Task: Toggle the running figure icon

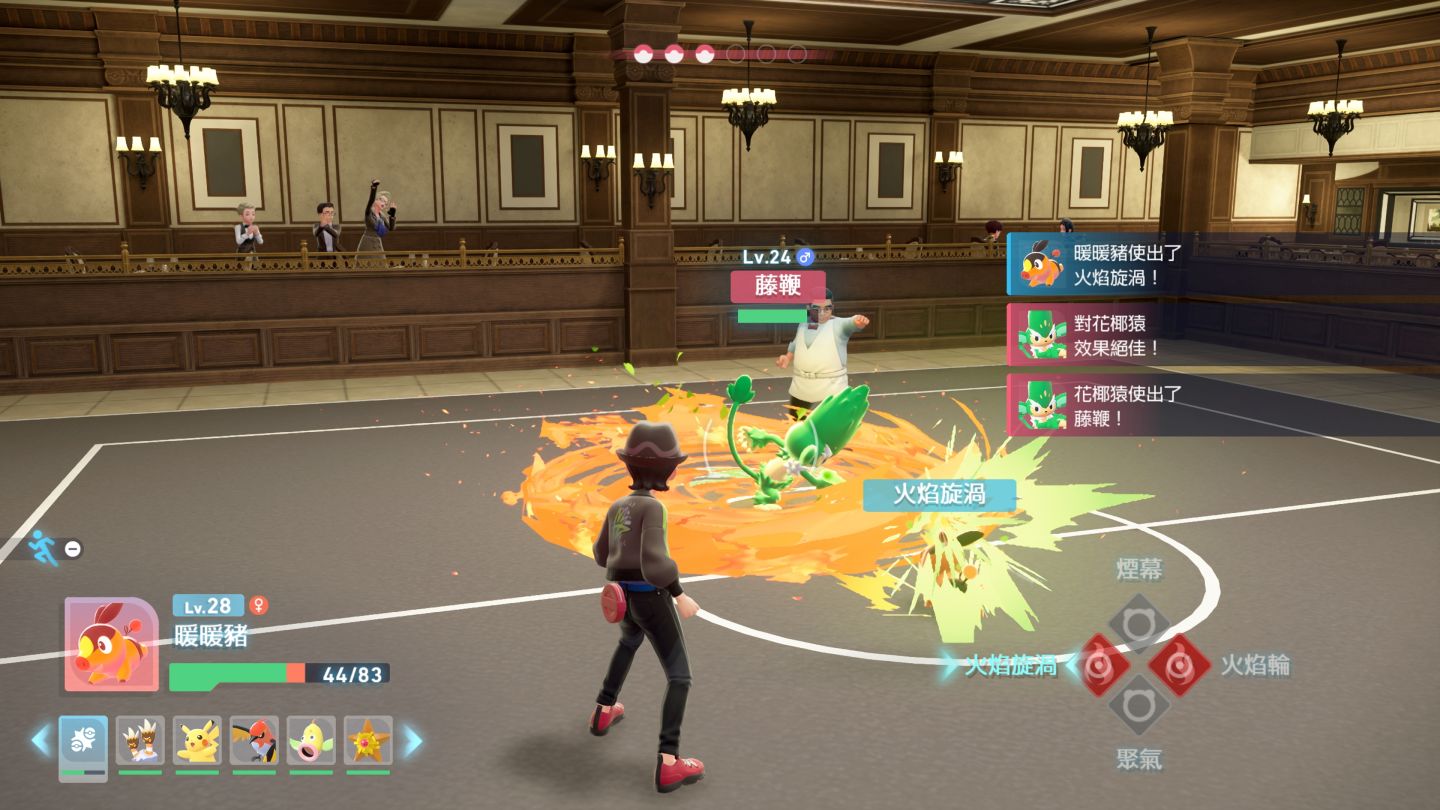Action: [x=44, y=547]
